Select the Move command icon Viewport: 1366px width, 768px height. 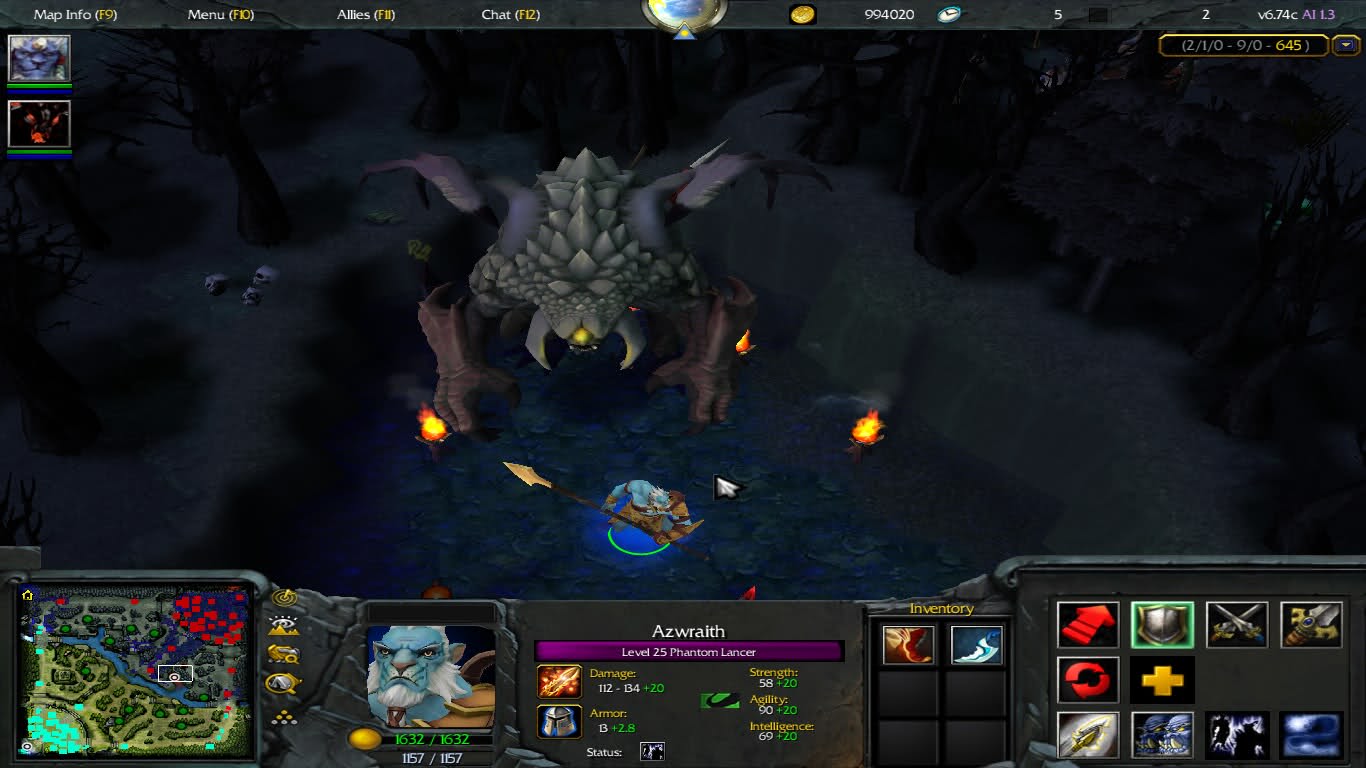point(1087,623)
